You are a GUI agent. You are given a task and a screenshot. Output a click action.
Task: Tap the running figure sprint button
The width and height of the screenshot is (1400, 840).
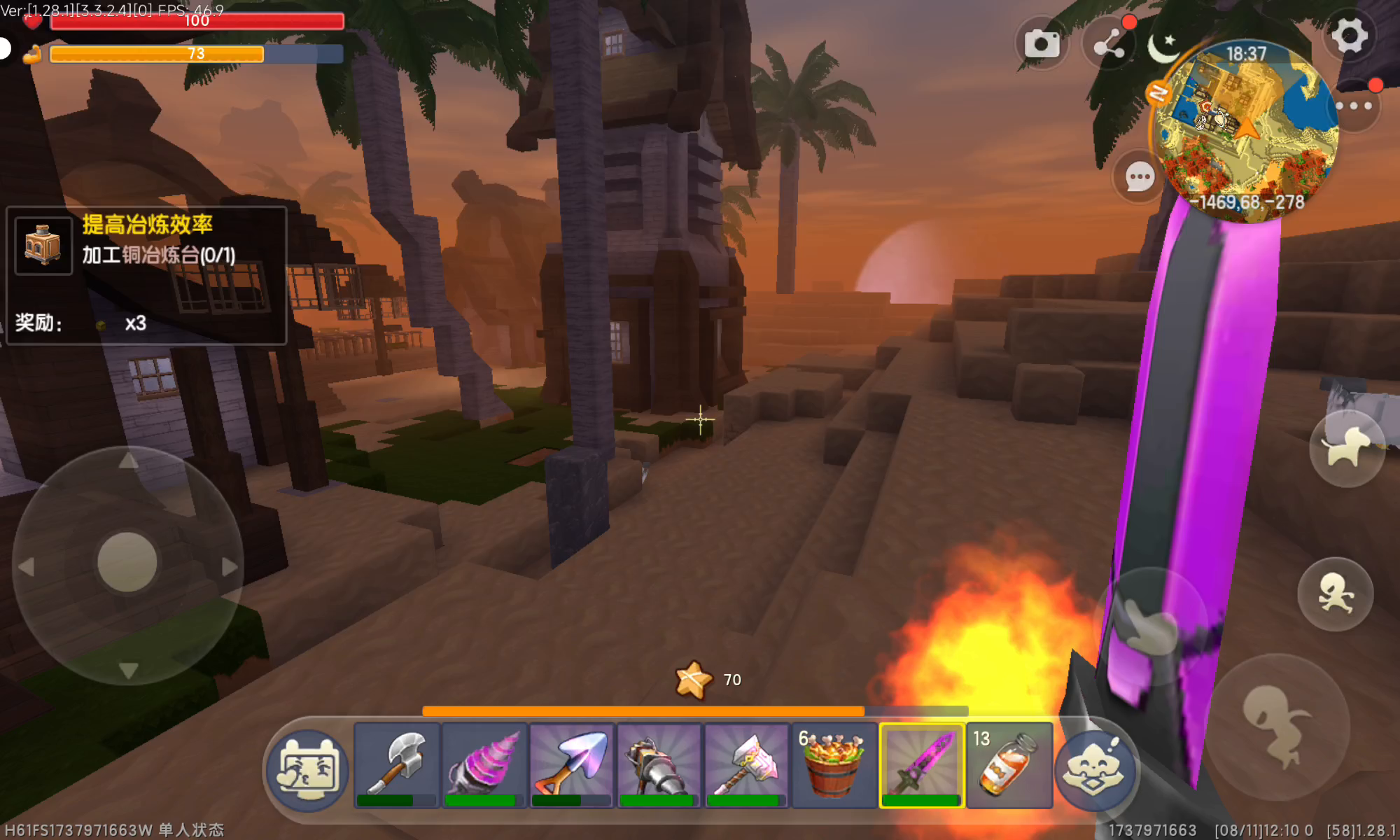tap(1335, 594)
